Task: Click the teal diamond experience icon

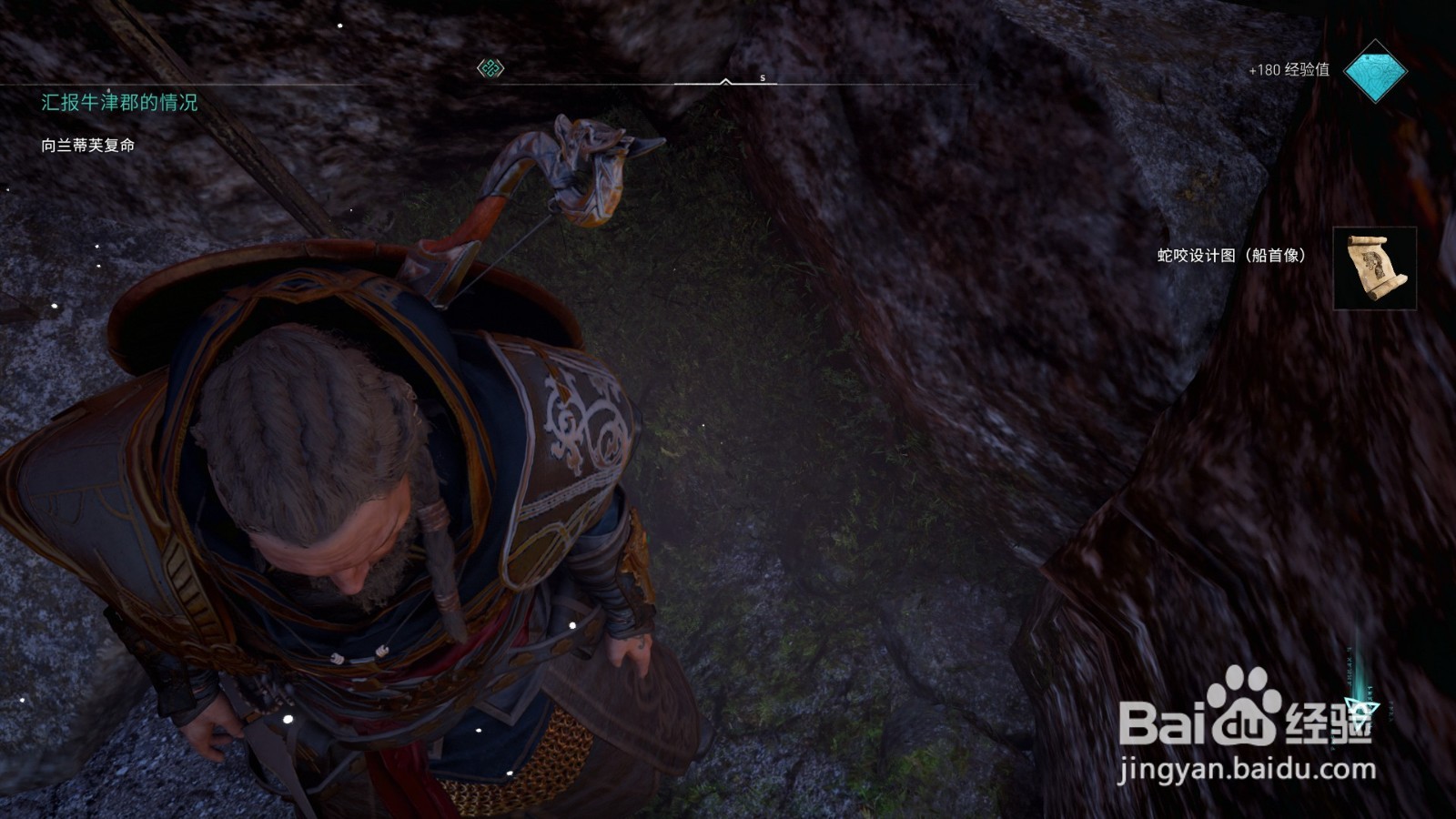Action: [1375, 71]
